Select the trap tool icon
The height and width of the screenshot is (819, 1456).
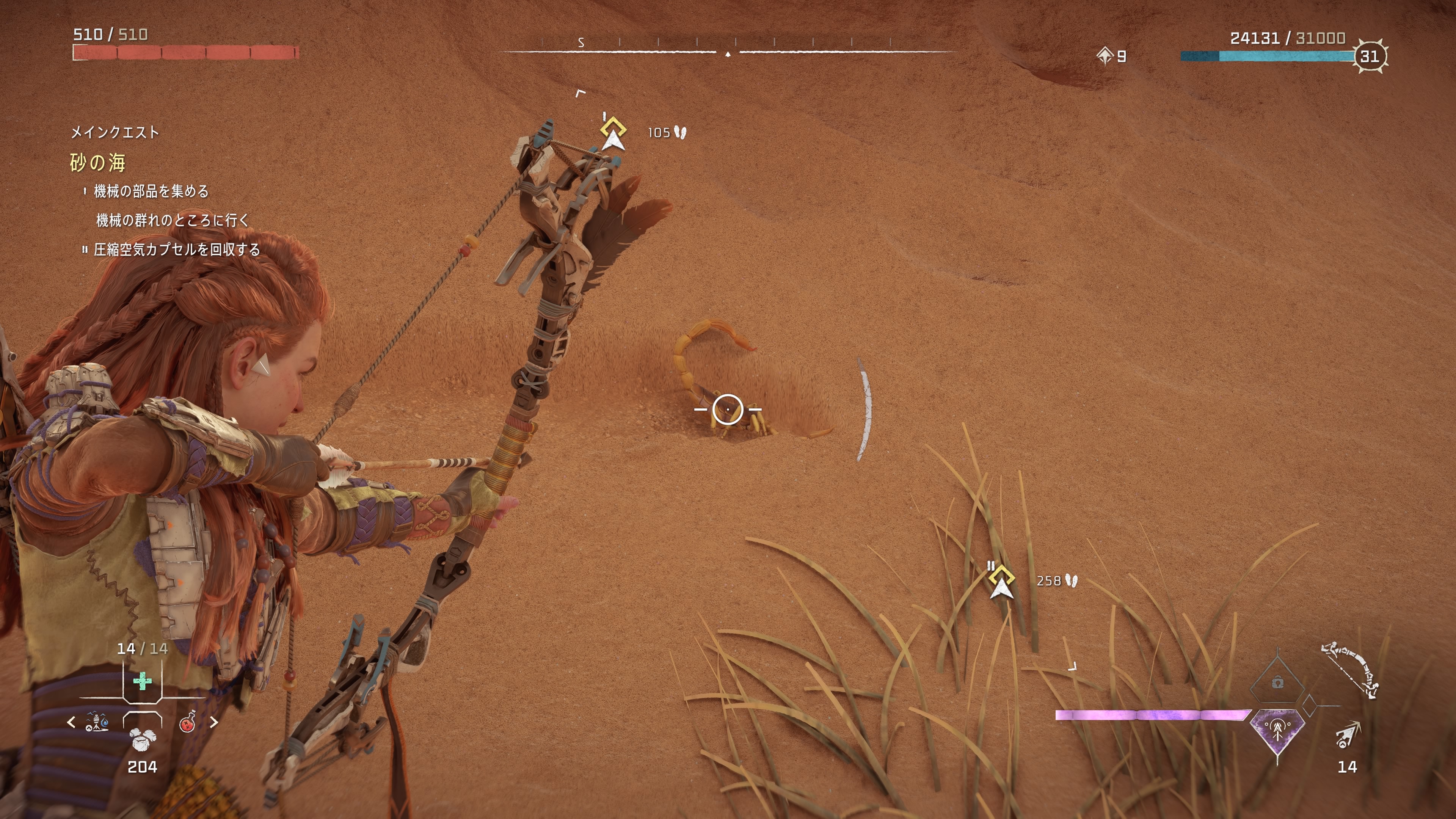[x=97, y=722]
